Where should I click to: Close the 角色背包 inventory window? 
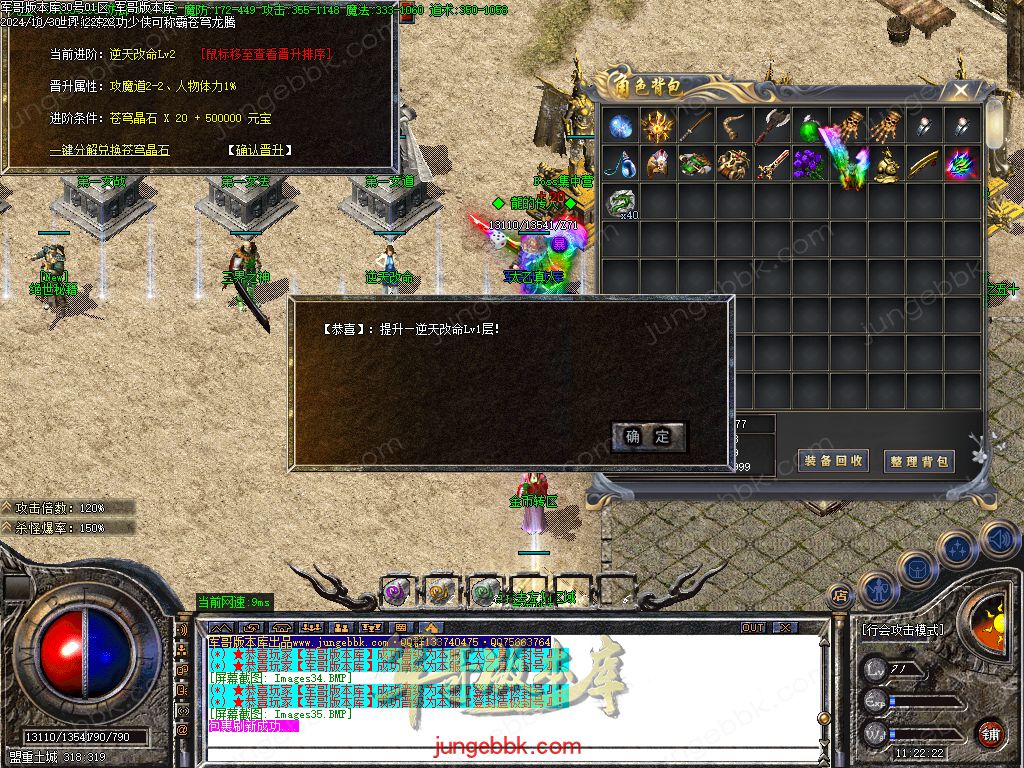(x=960, y=90)
